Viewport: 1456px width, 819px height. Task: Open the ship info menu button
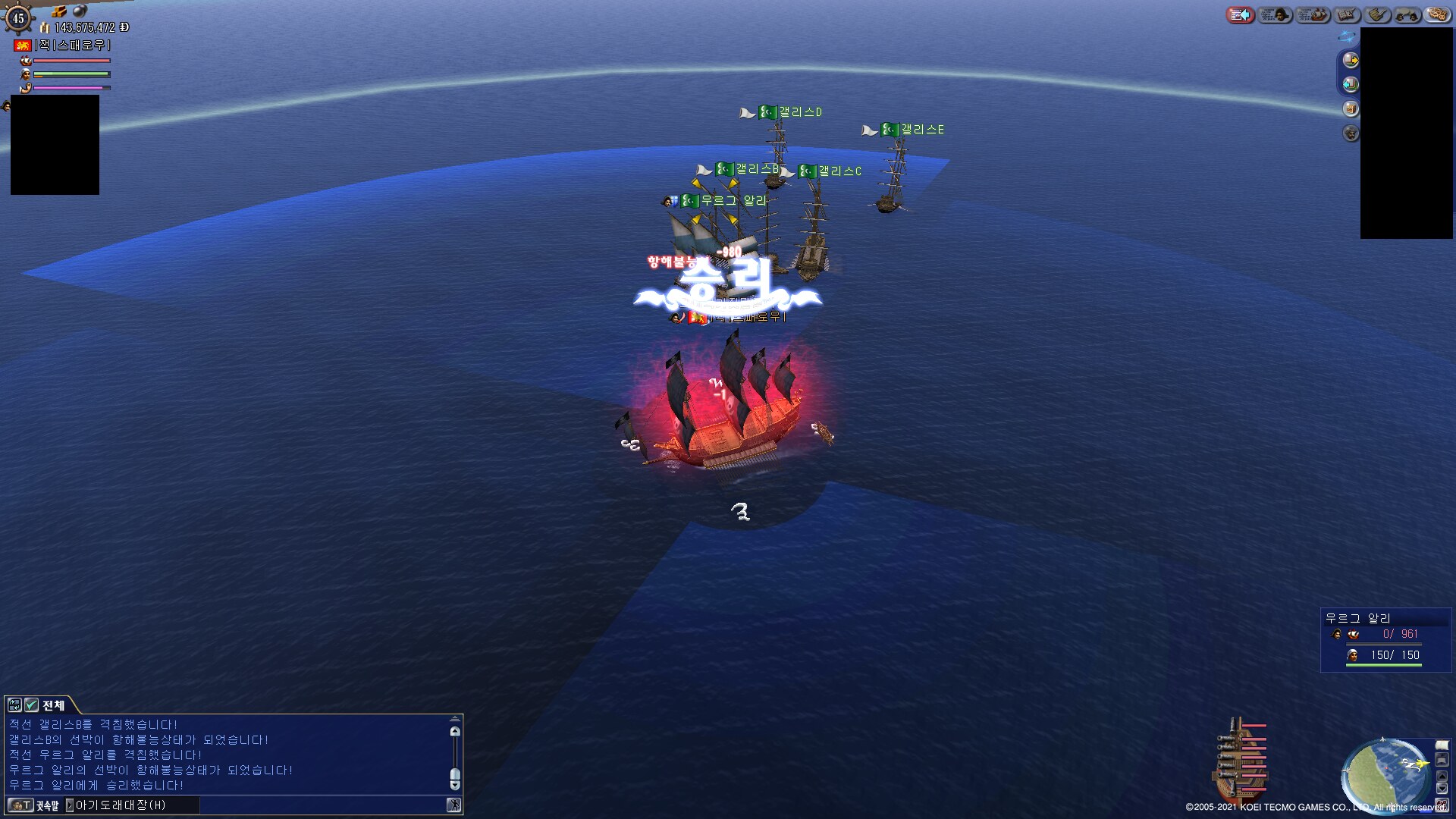[1313, 15]
